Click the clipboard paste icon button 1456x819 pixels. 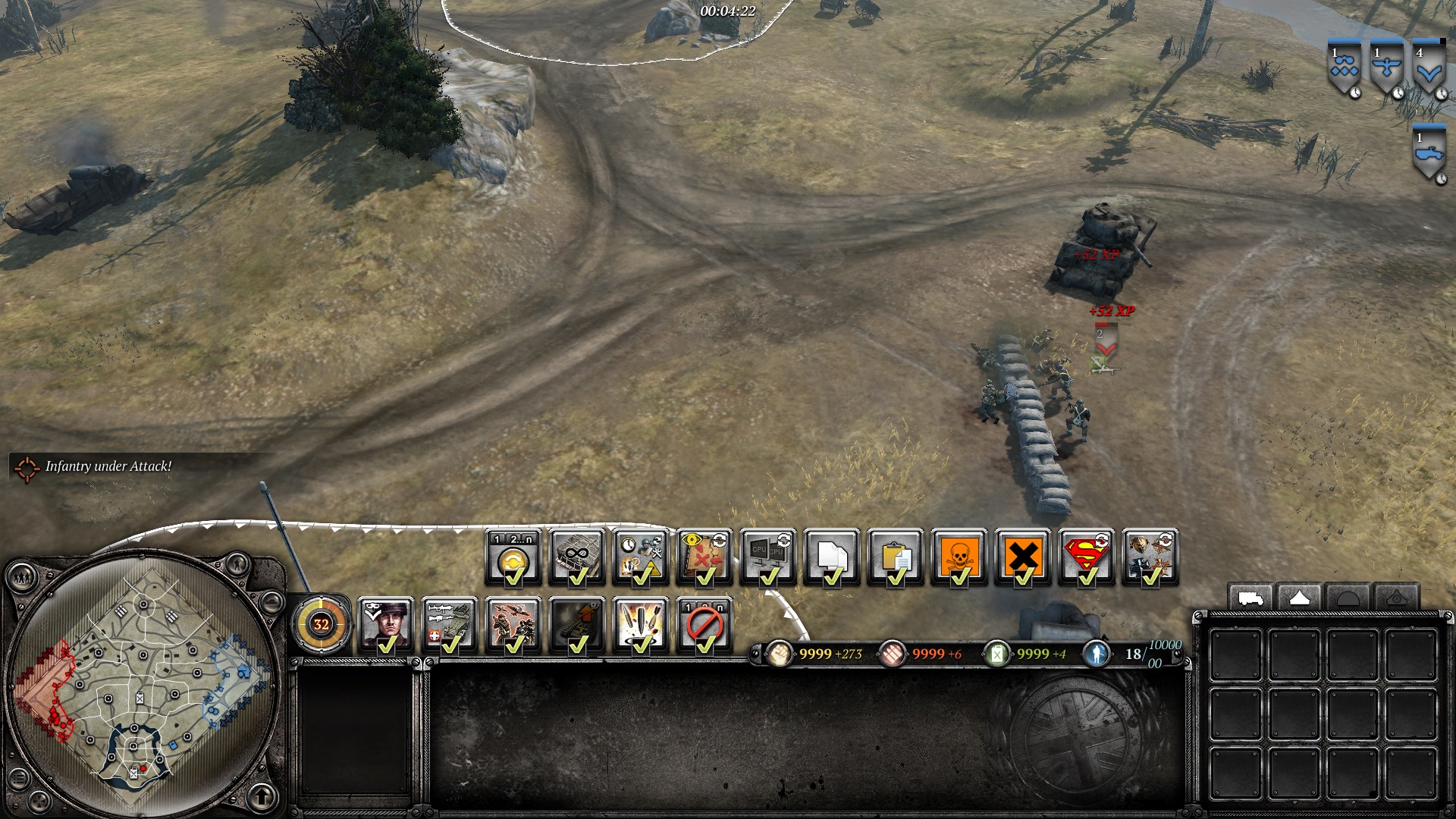(x=896, y=557)
